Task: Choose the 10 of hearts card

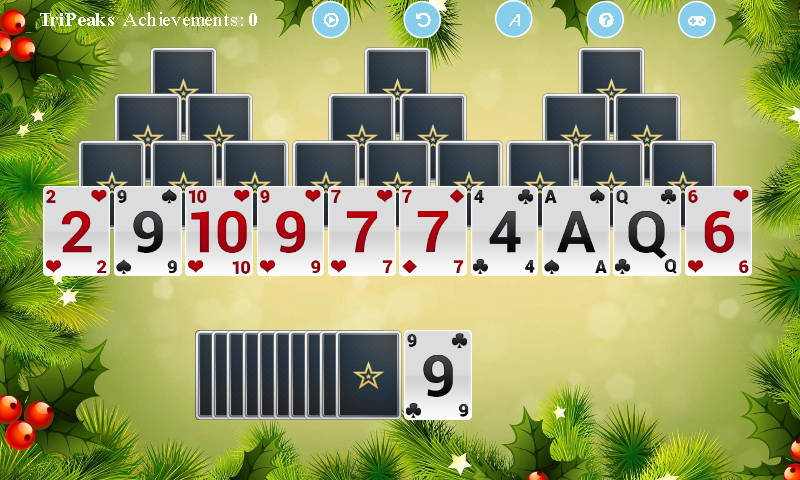Action: pos(220,231)
